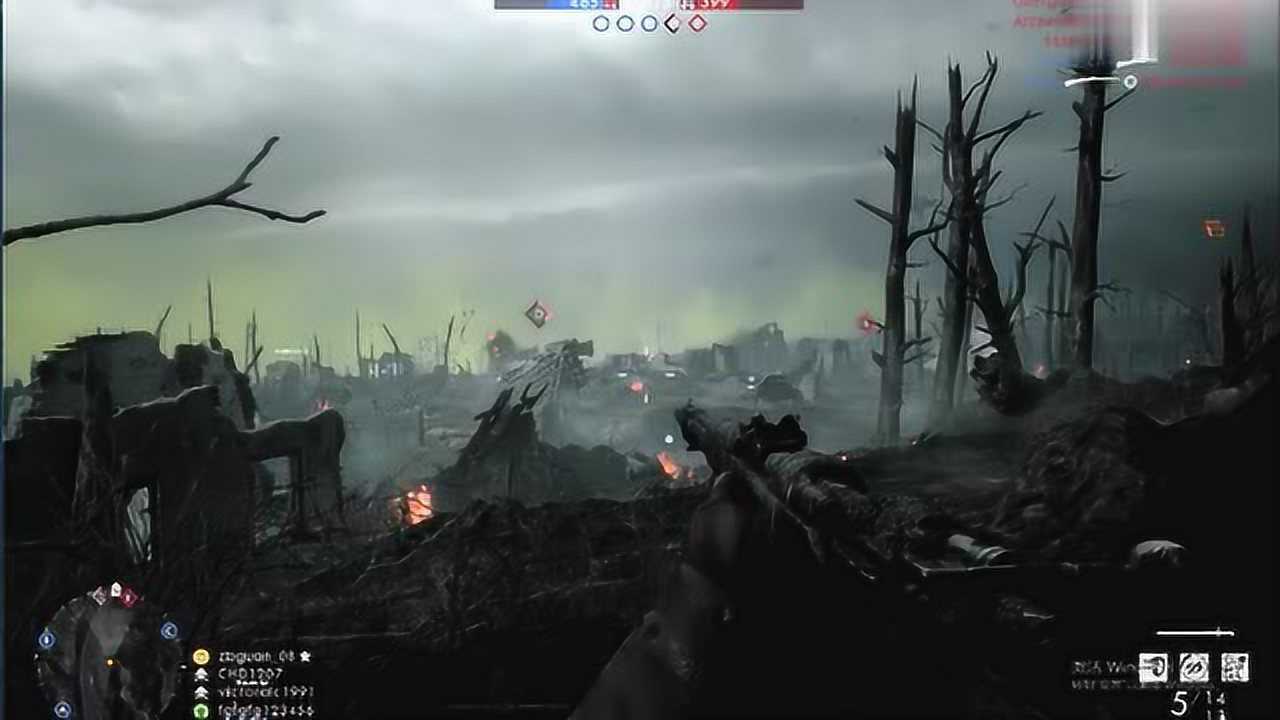Click CHD1207's class icon in squad list
1280x720 pixels.
point(200,675)
